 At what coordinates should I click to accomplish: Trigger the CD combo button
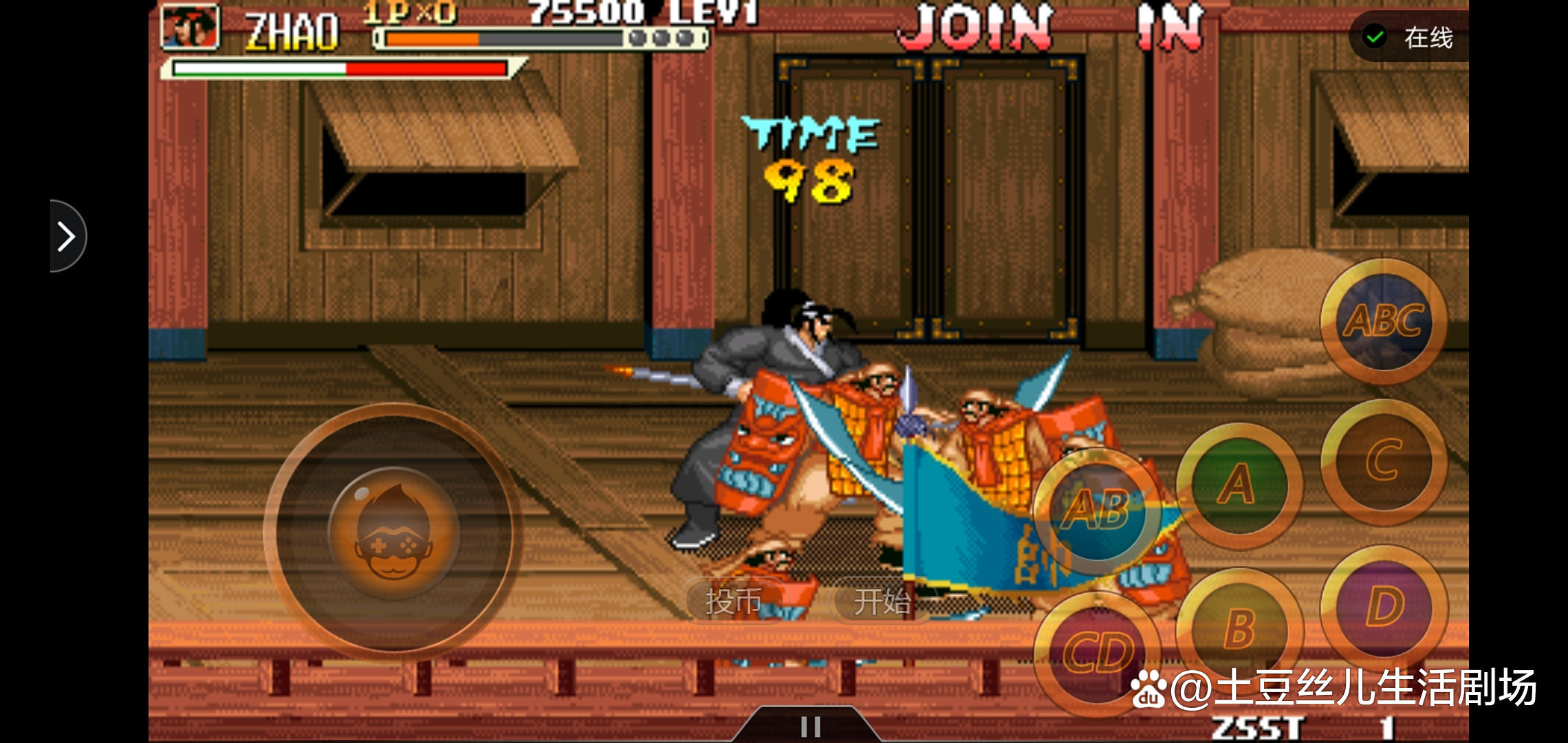click(x=1097, y=652)
